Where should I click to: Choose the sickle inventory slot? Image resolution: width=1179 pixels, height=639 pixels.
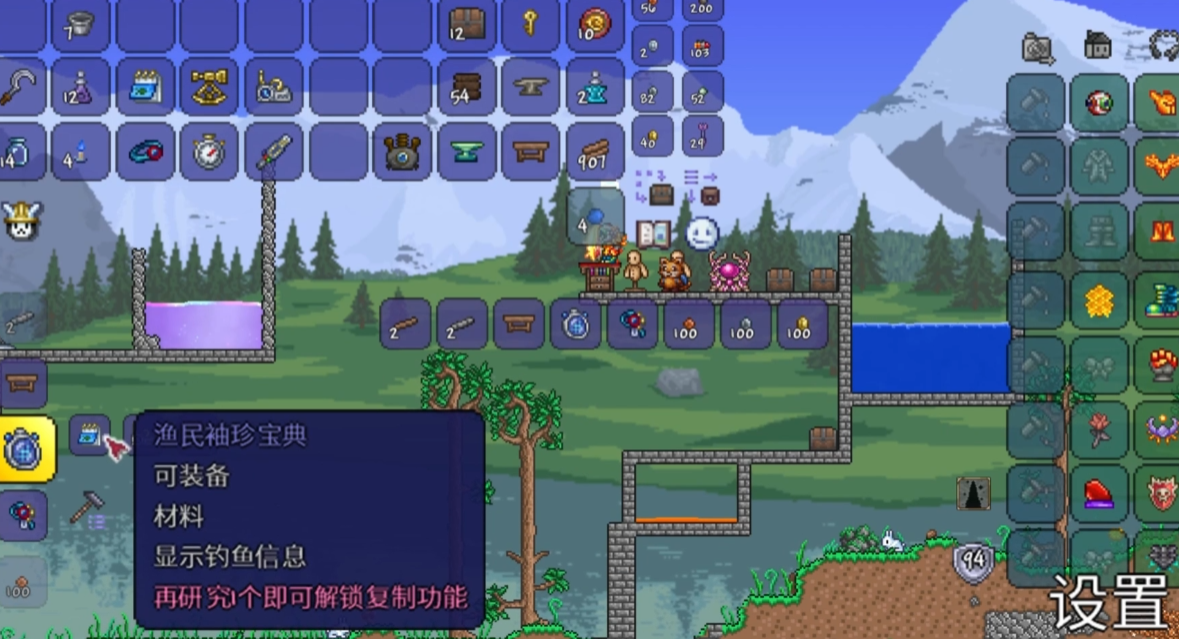(x=20, y=88)
